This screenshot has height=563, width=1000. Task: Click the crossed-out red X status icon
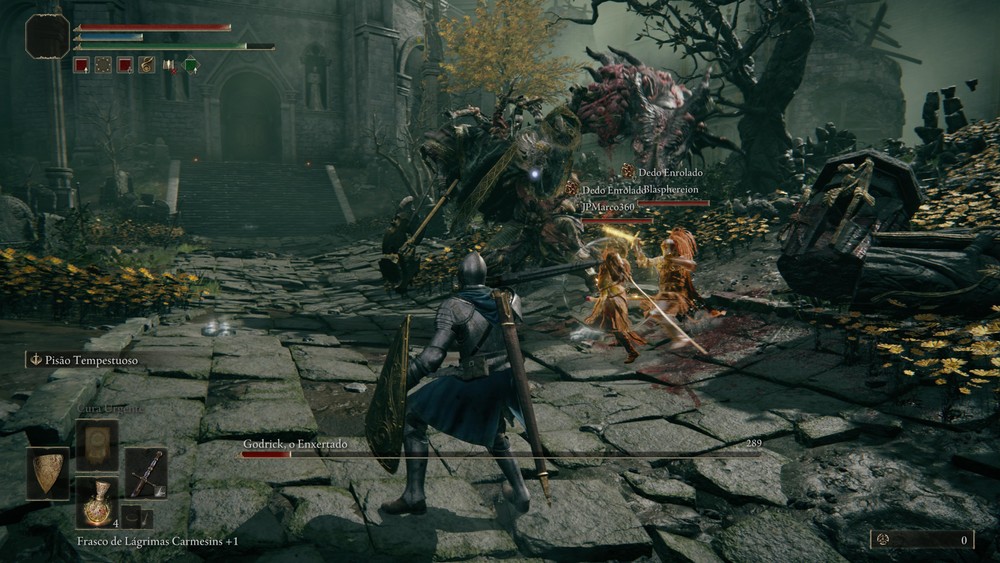pos(169,66)
